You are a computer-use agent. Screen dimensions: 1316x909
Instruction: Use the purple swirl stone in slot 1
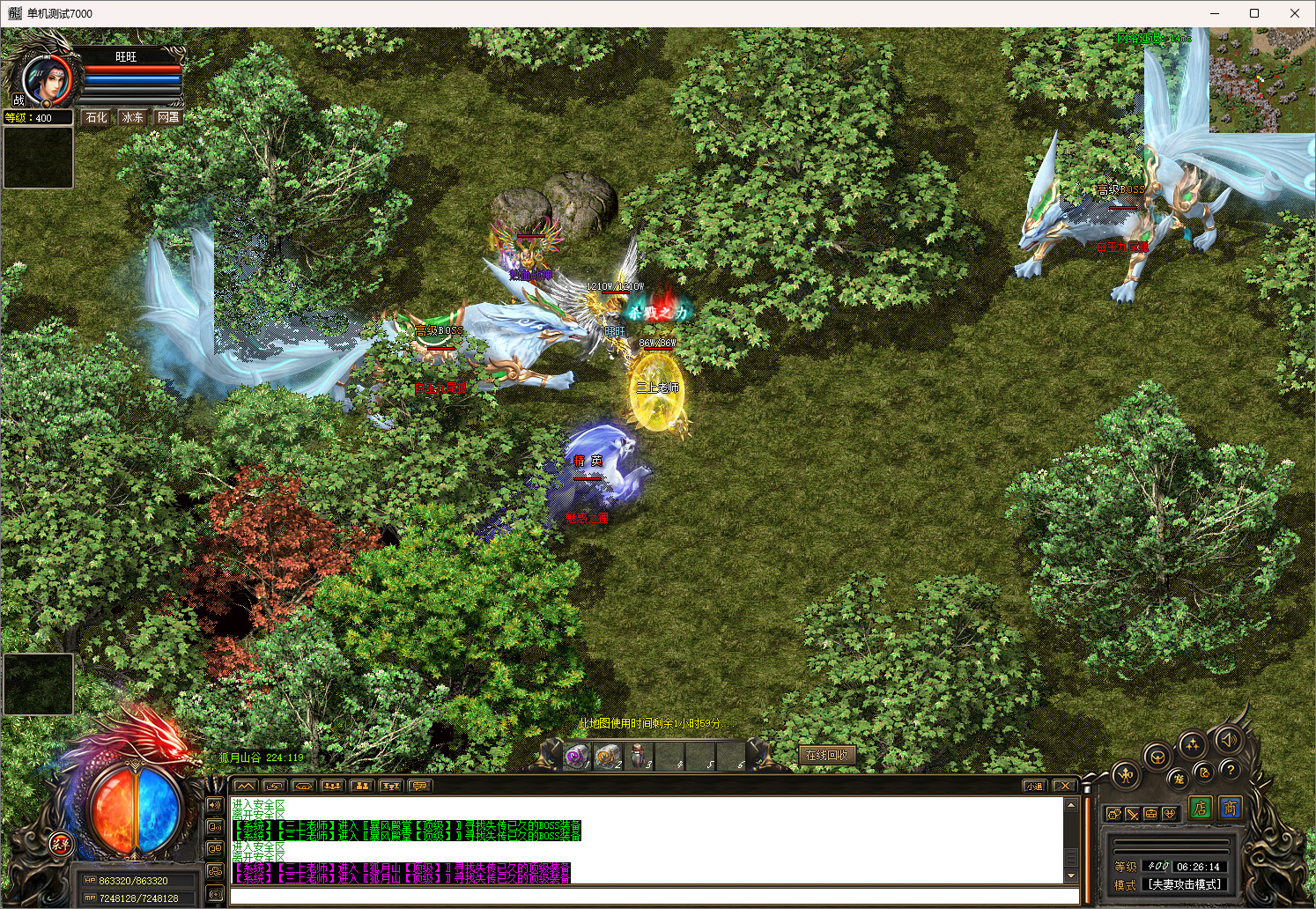577,756
